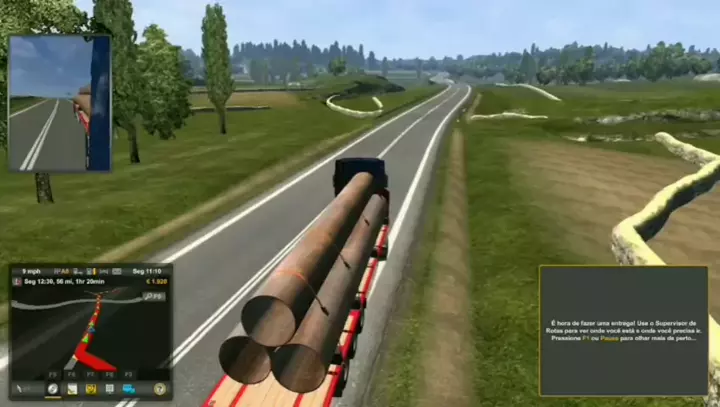Open the current job info tab
Image resolution: width=720 pixels, height=407 pixels.
point(71,388)
